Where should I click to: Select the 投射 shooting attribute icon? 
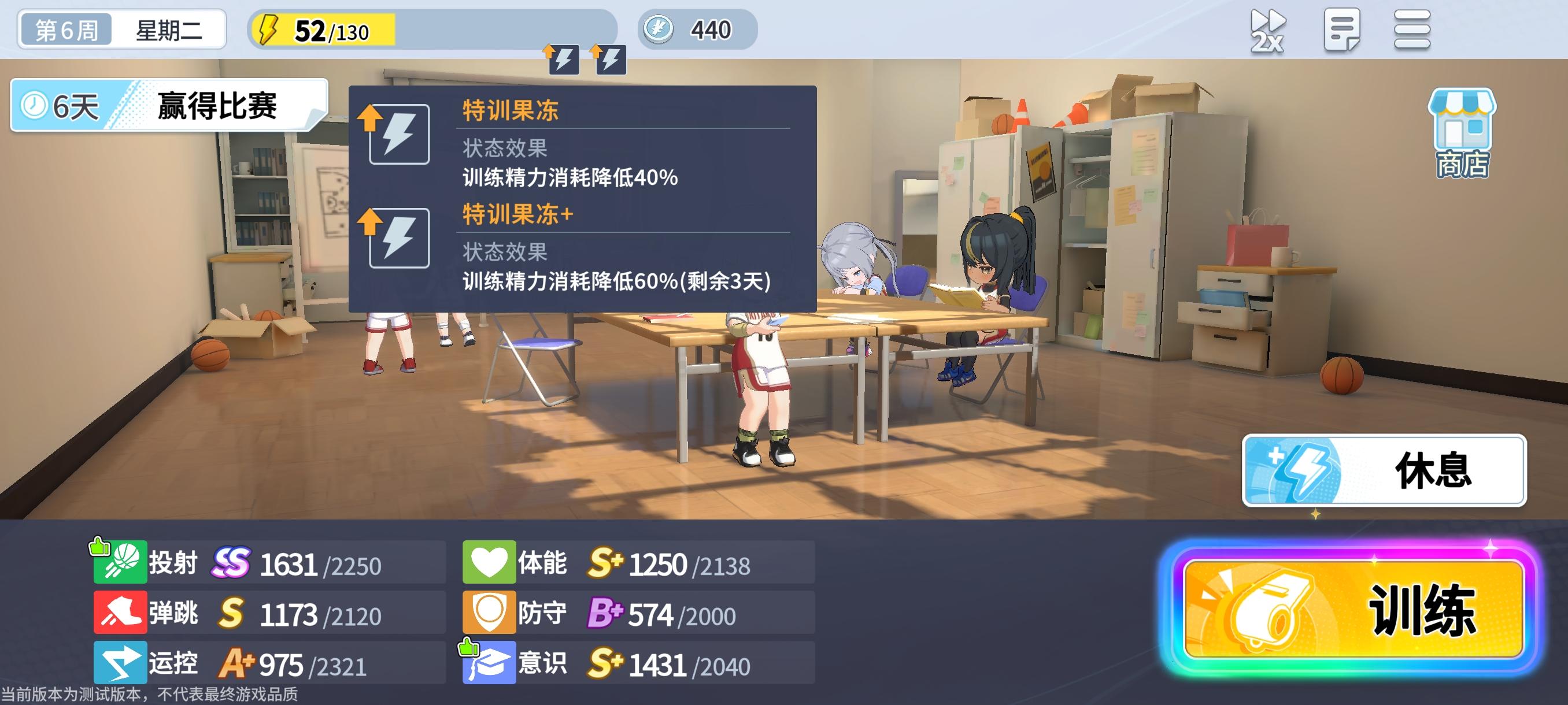(x=120, y=561)
